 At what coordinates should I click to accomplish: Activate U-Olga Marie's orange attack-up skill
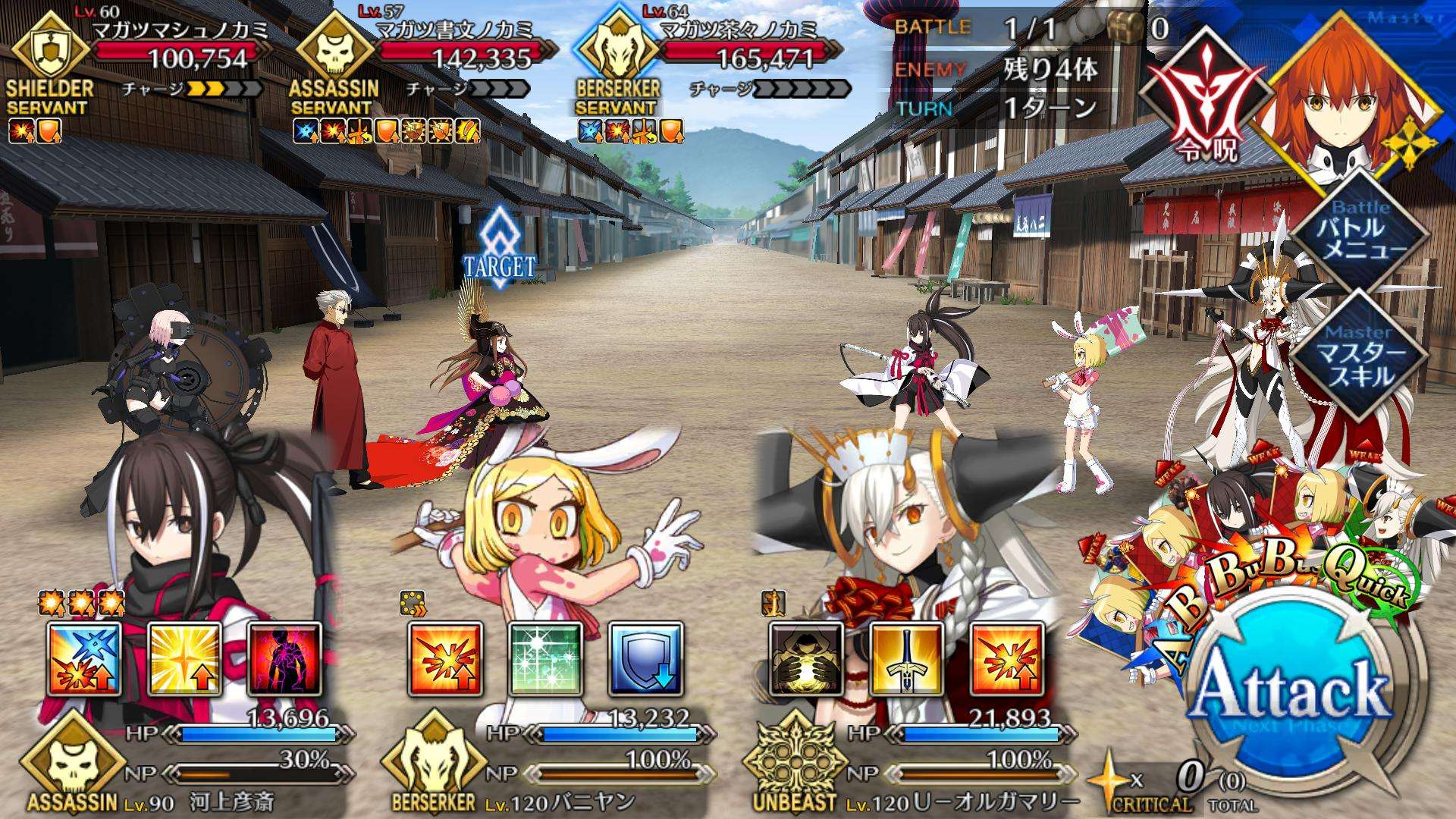[x=1006, y=660]
